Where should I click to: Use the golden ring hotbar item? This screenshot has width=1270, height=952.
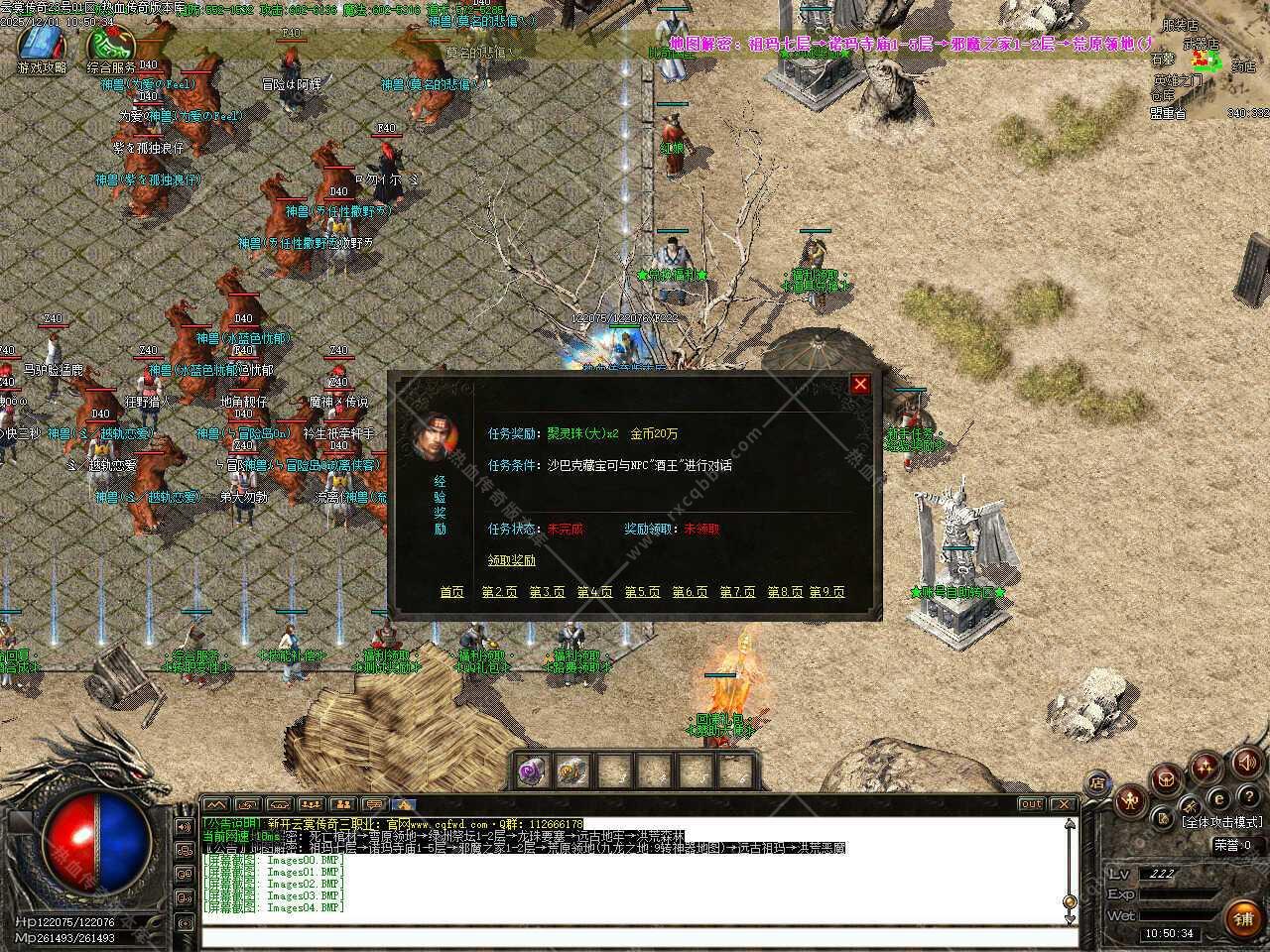[x=572, y=770]
